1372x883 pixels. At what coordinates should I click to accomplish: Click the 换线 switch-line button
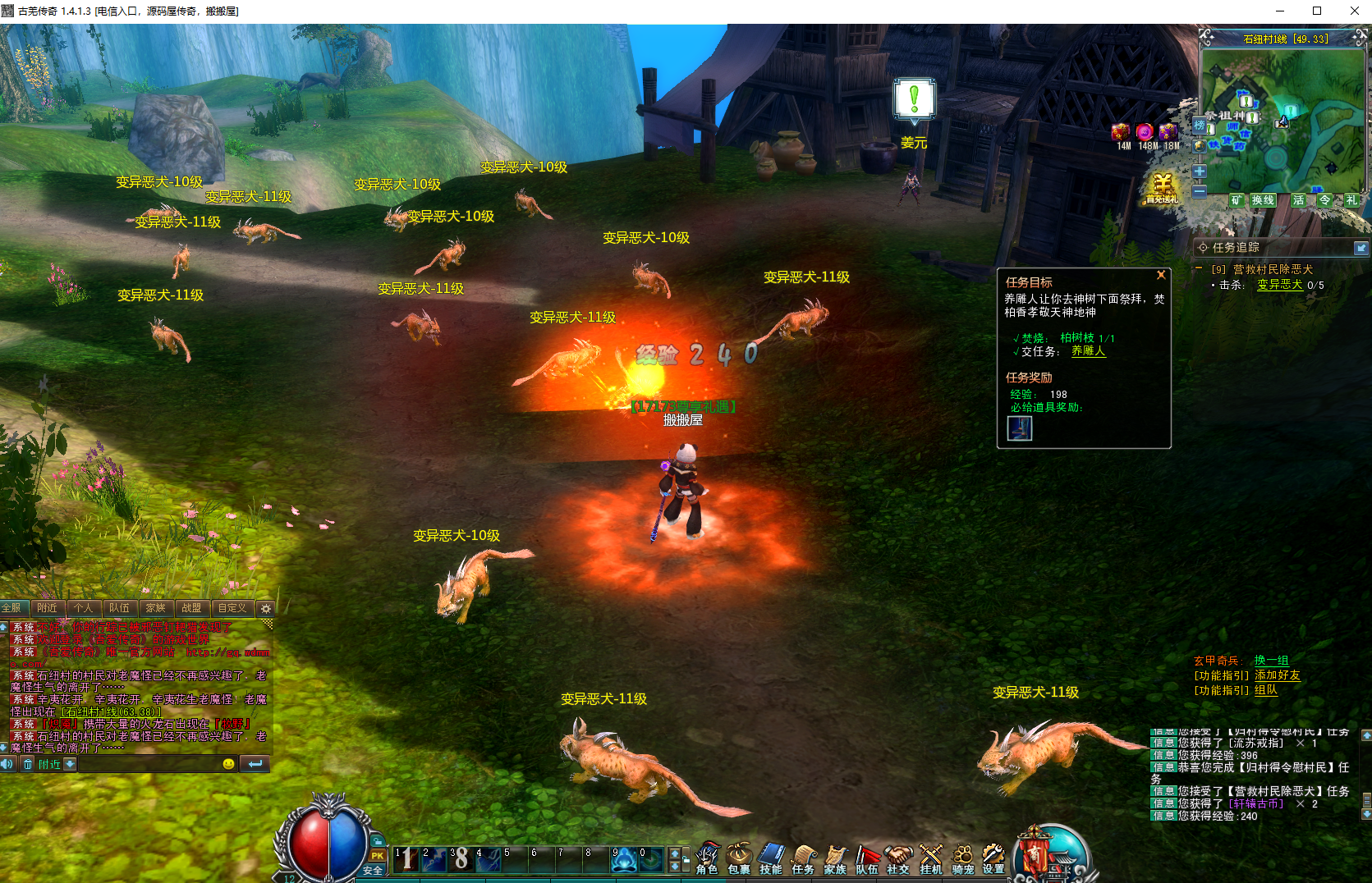pos(1262,200)
